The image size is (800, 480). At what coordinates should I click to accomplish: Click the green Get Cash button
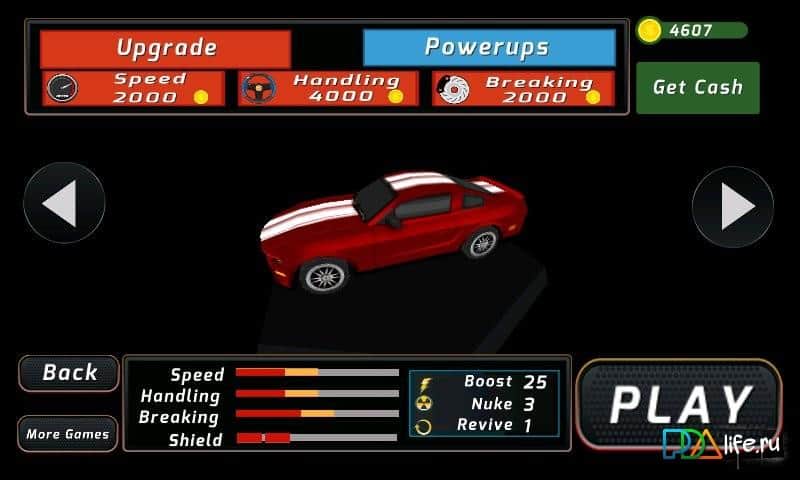(697, 88)
